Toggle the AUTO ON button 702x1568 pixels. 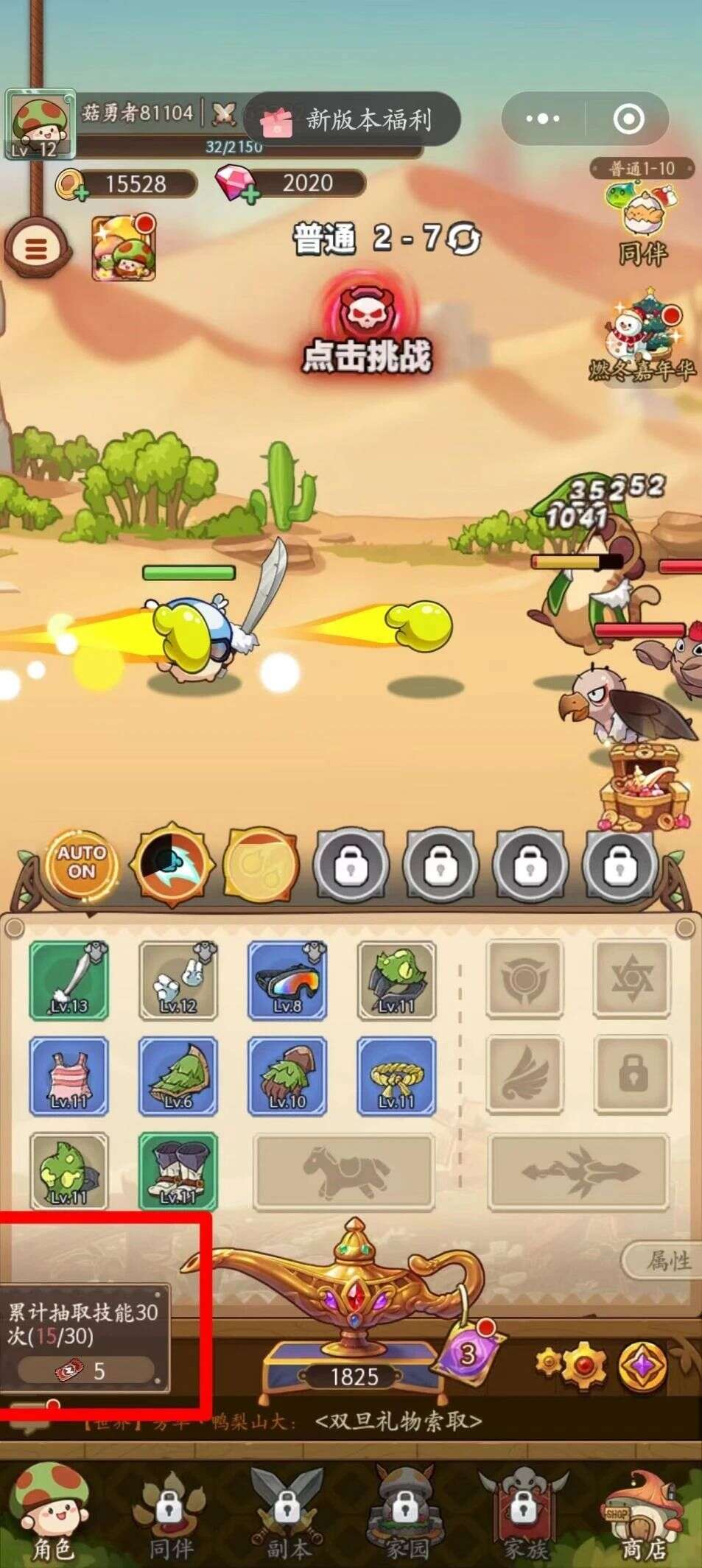[82, 862]
